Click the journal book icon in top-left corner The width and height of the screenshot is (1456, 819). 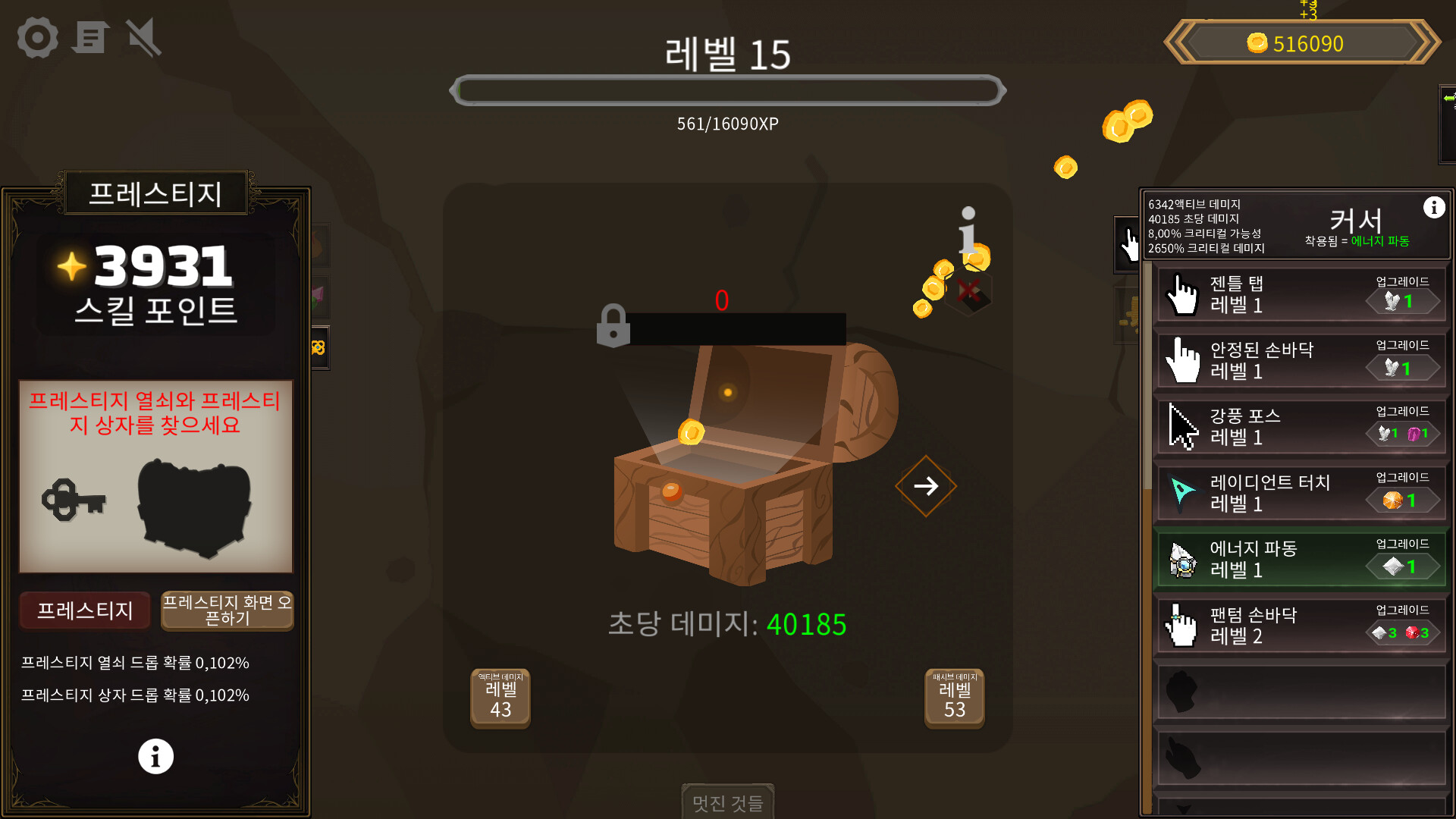[90, 37]
